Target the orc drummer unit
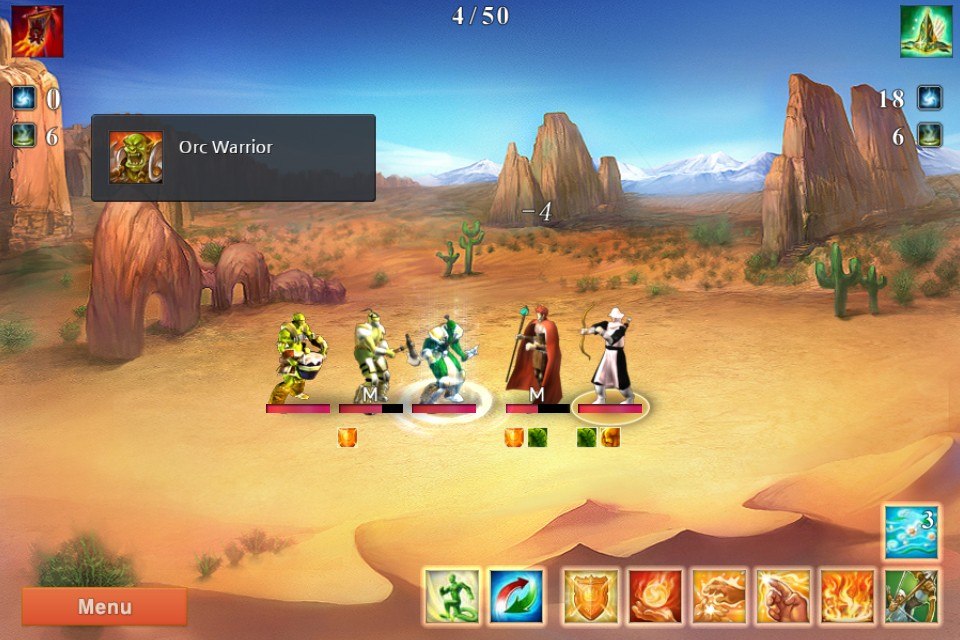 [x=299, y=358]
